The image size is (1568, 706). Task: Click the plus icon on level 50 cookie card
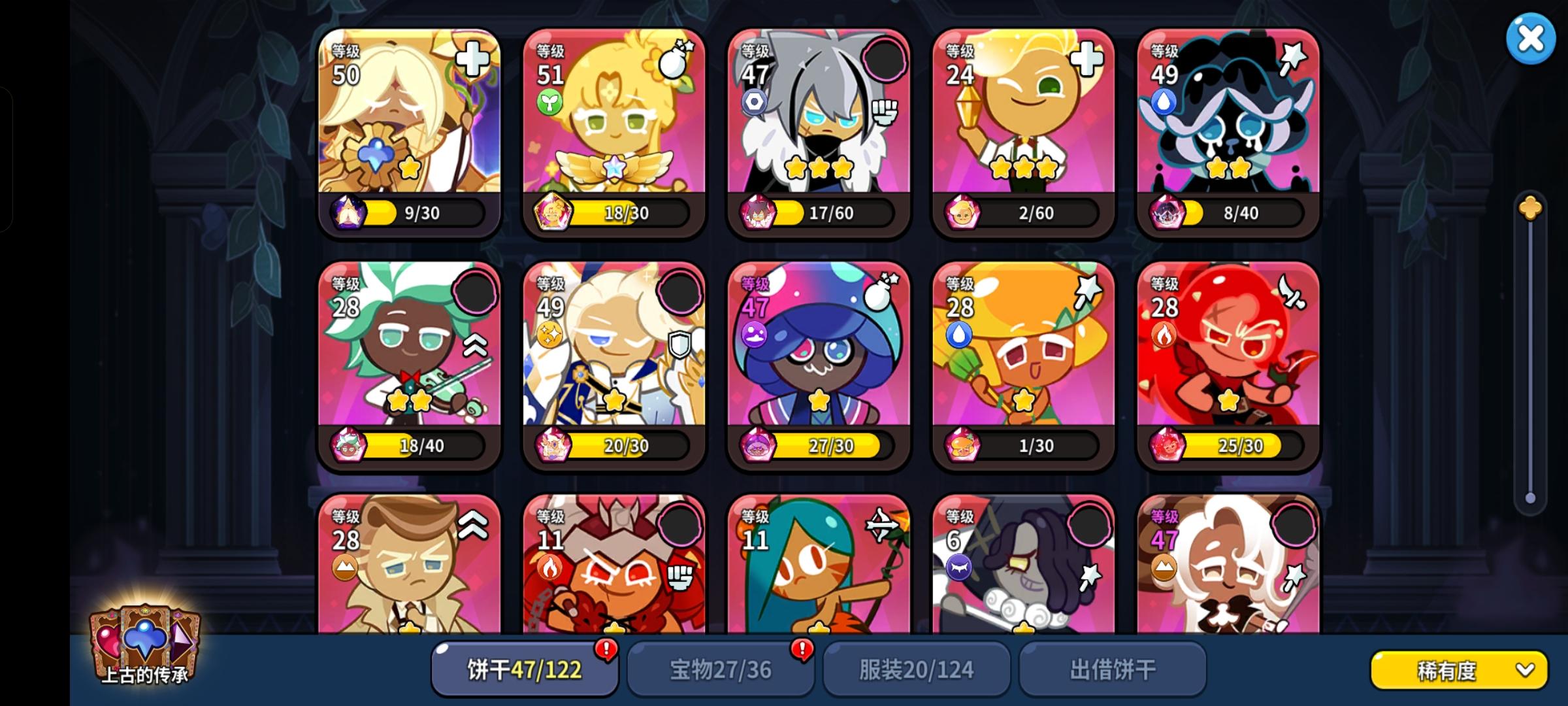472,59
